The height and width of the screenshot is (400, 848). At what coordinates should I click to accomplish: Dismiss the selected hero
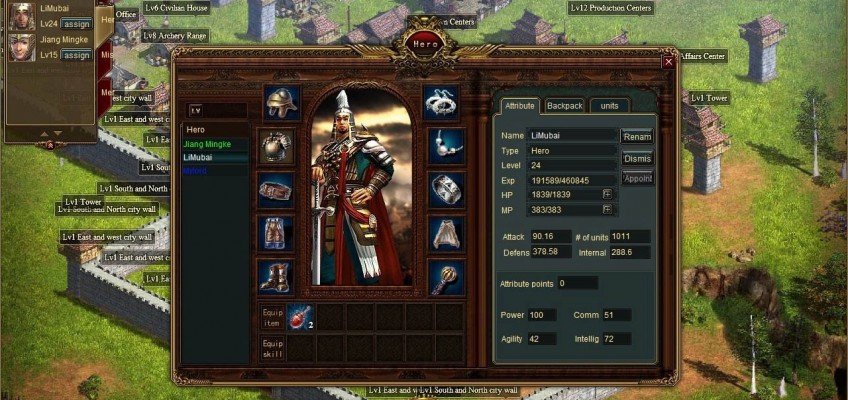pos(637,158)
